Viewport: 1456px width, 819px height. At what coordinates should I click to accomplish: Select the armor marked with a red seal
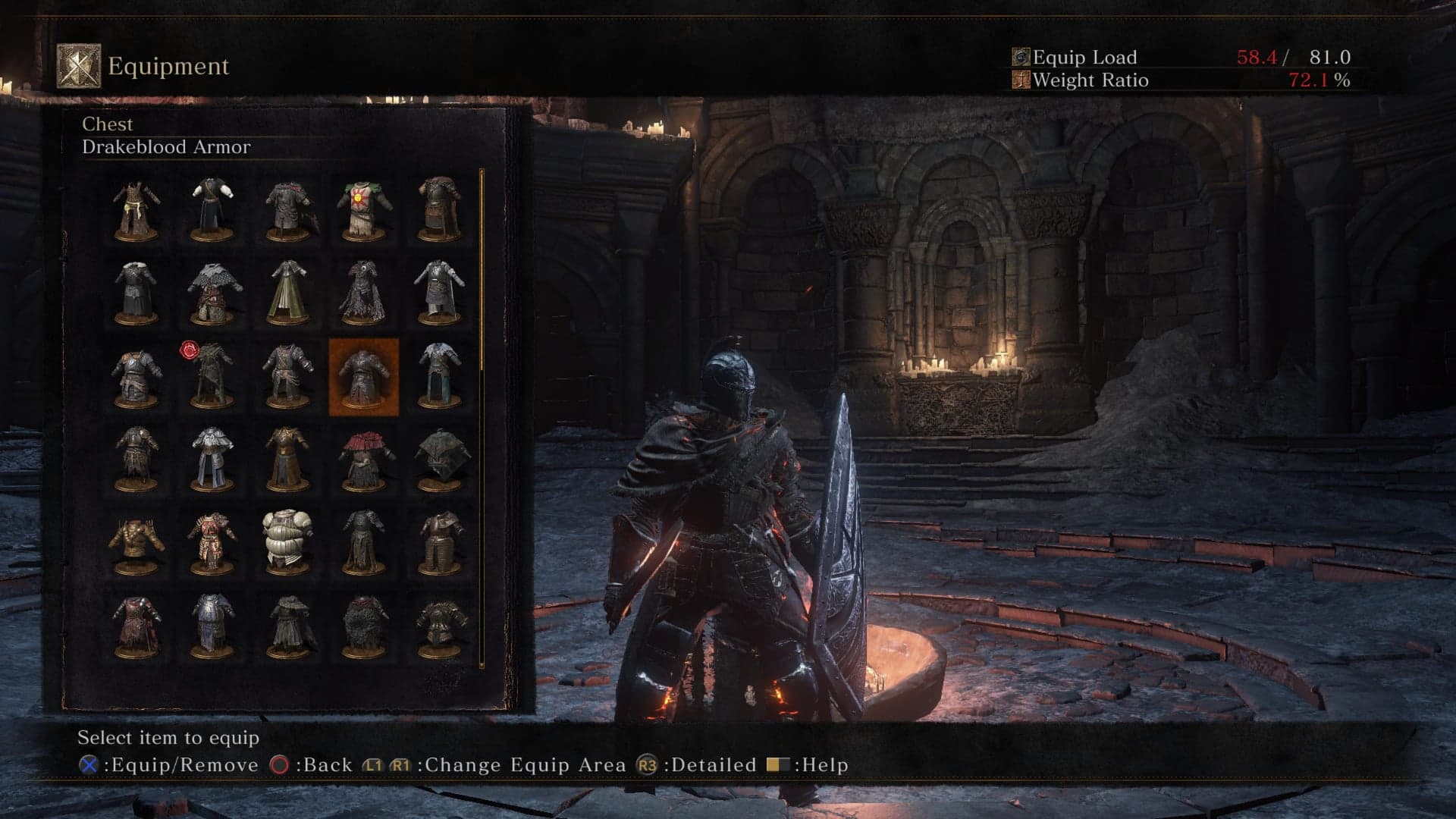211,375
